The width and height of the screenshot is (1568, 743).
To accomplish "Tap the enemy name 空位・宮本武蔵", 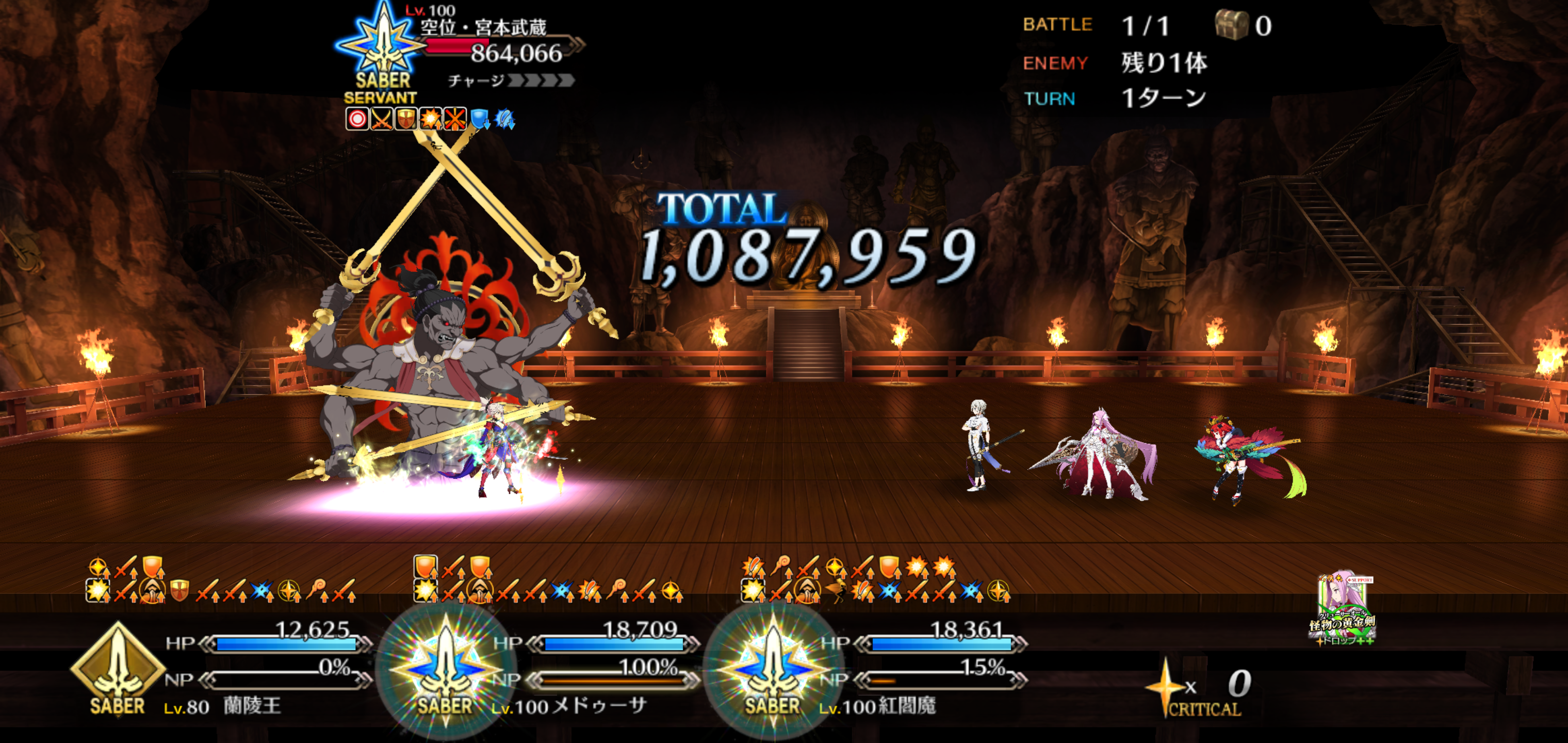I will tap(483, 27).
